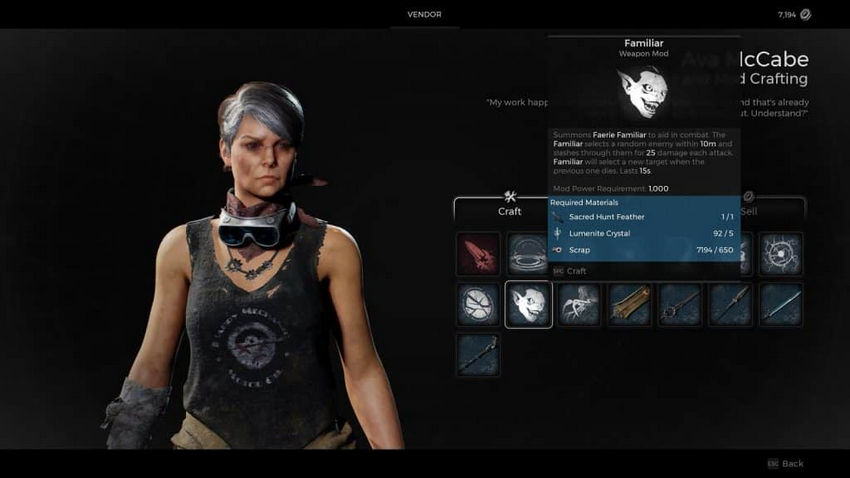This screenshot has height=478, width=850.
Task: Select the teal-bladed sword weapon slot
Action: tap(780, 304)
